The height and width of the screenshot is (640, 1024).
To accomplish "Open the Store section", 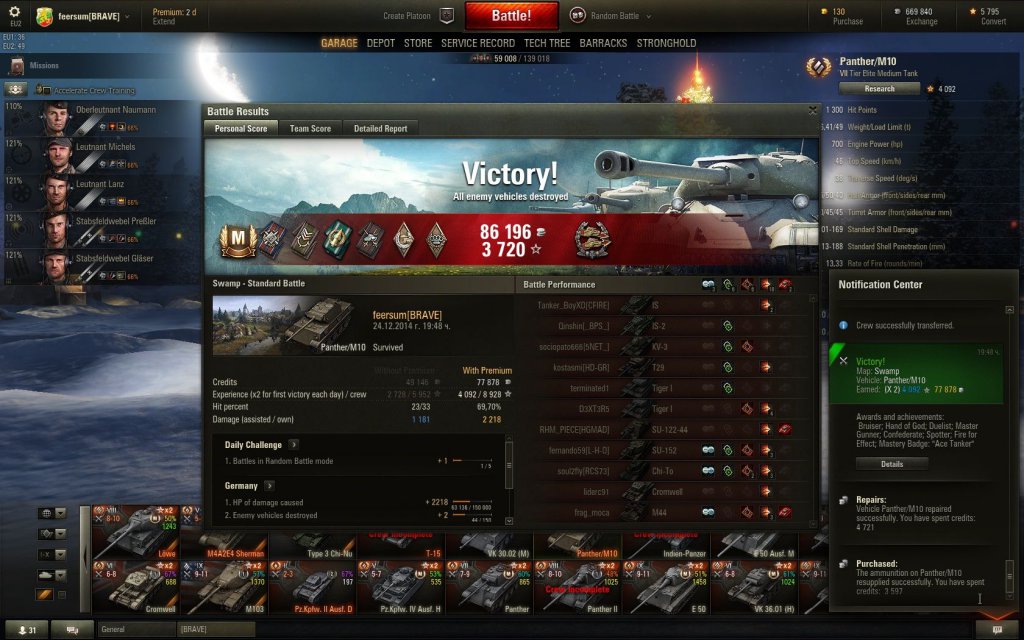I will [x=418, y=44].
